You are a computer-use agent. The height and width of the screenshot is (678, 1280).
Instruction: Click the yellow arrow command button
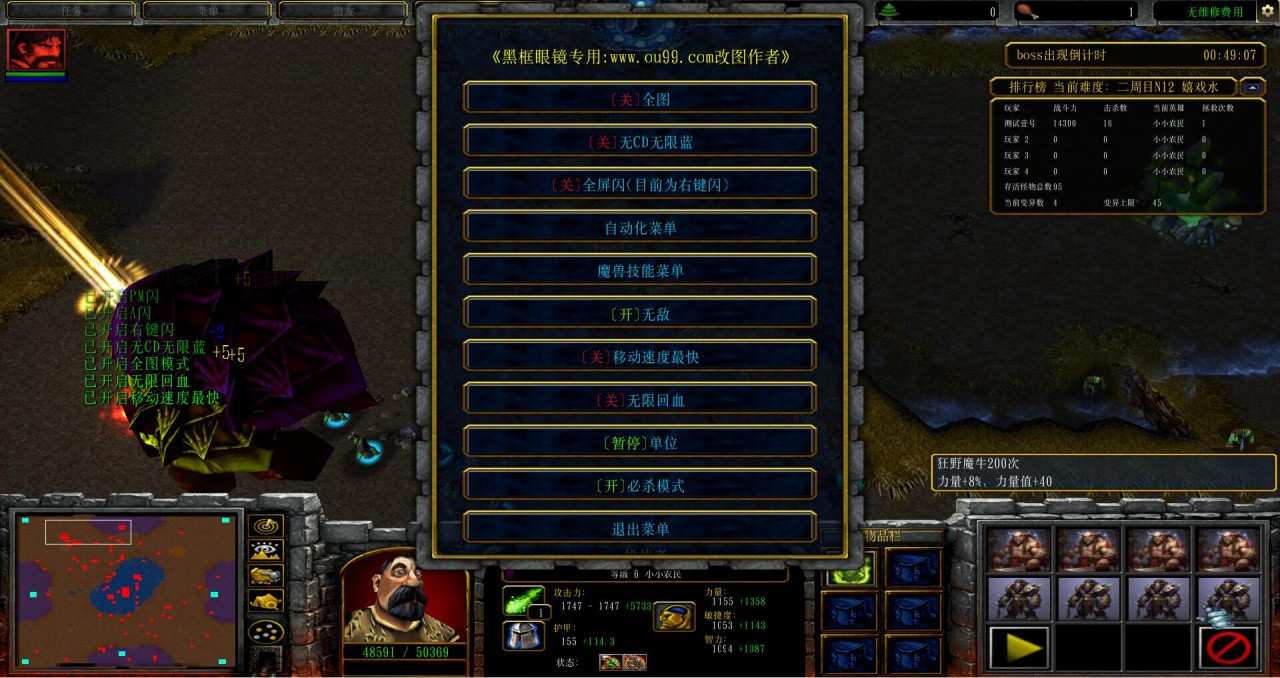coord(1019,647)
